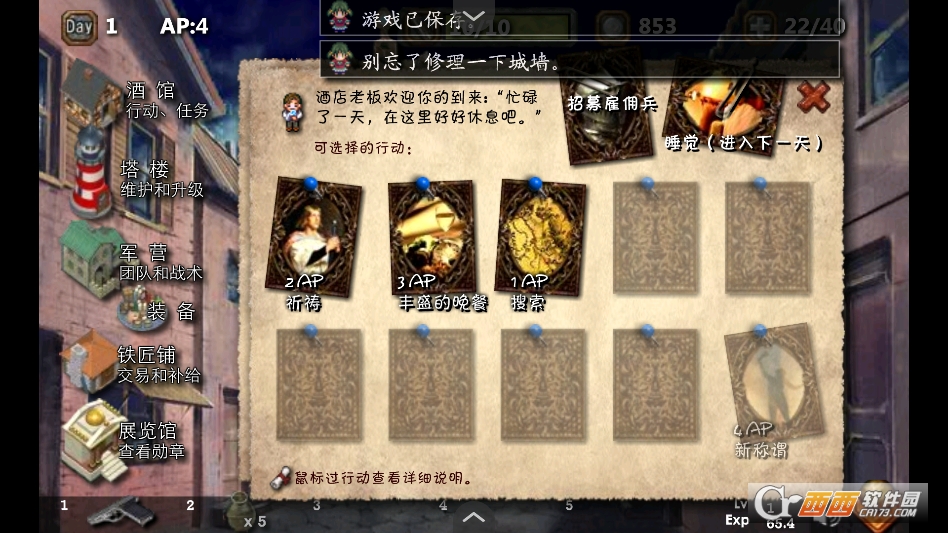Select the pistol in hotbar slot 1
Viewport: 948px width, 533px height.
pos(118,514)
